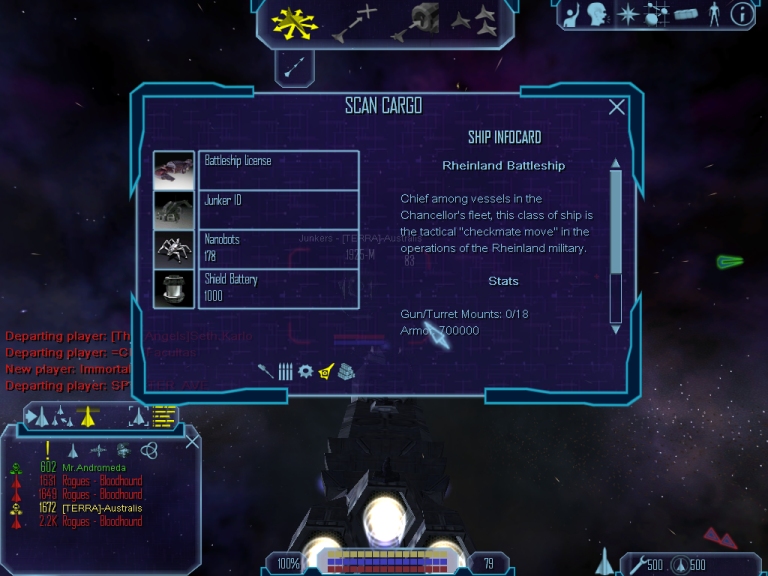Image resolution: width=768 pixels, height=576 pixels.
Task: Open the information icon in top bar
Action: (x=742, y=14)
